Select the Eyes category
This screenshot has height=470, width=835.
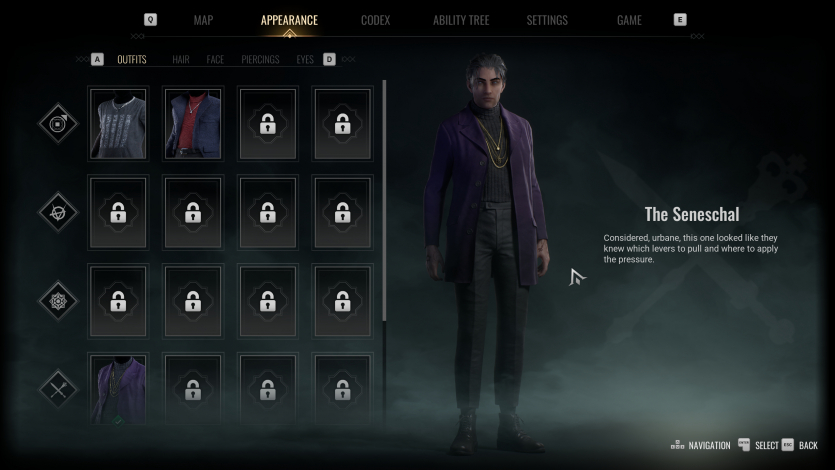pos(305,60)
